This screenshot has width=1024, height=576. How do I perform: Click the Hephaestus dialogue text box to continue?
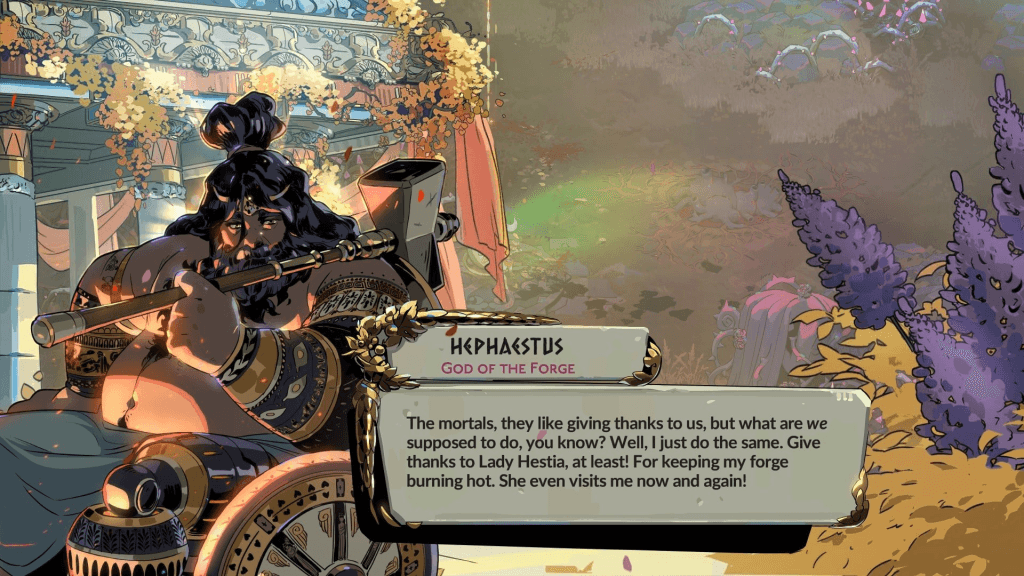tap(620, 455)
